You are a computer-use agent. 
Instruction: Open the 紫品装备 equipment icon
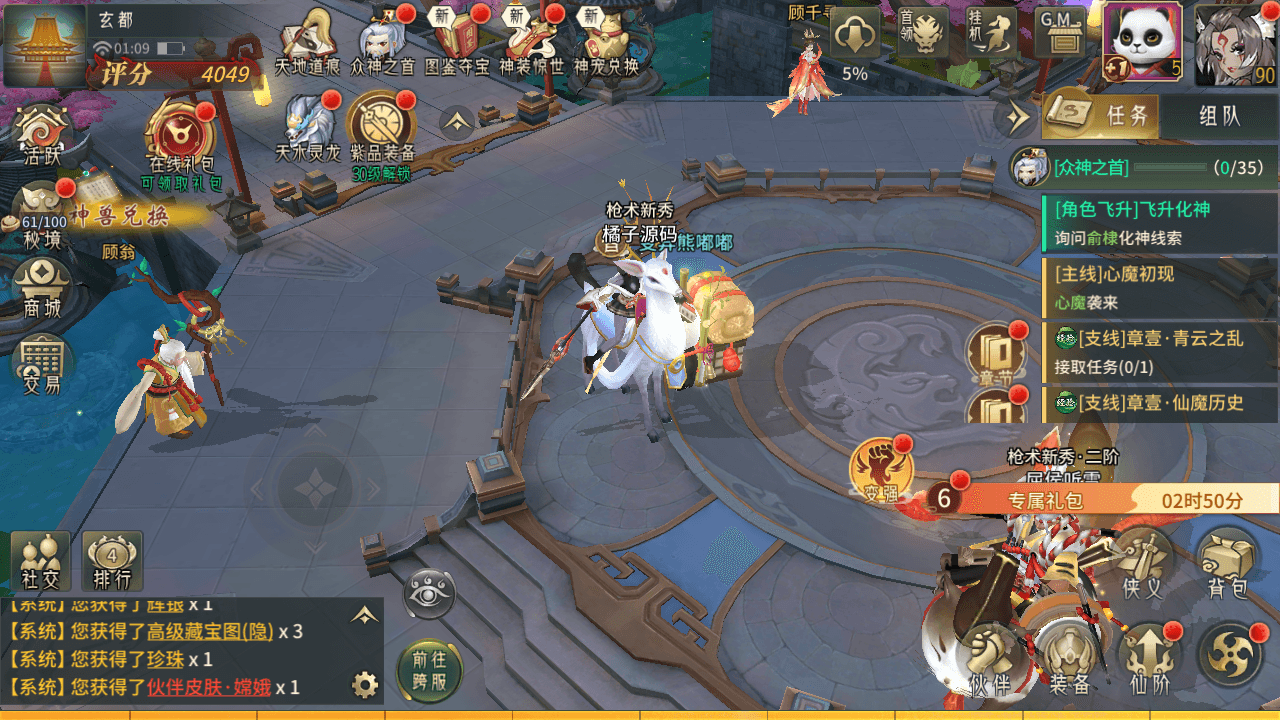tap(381, 132)
